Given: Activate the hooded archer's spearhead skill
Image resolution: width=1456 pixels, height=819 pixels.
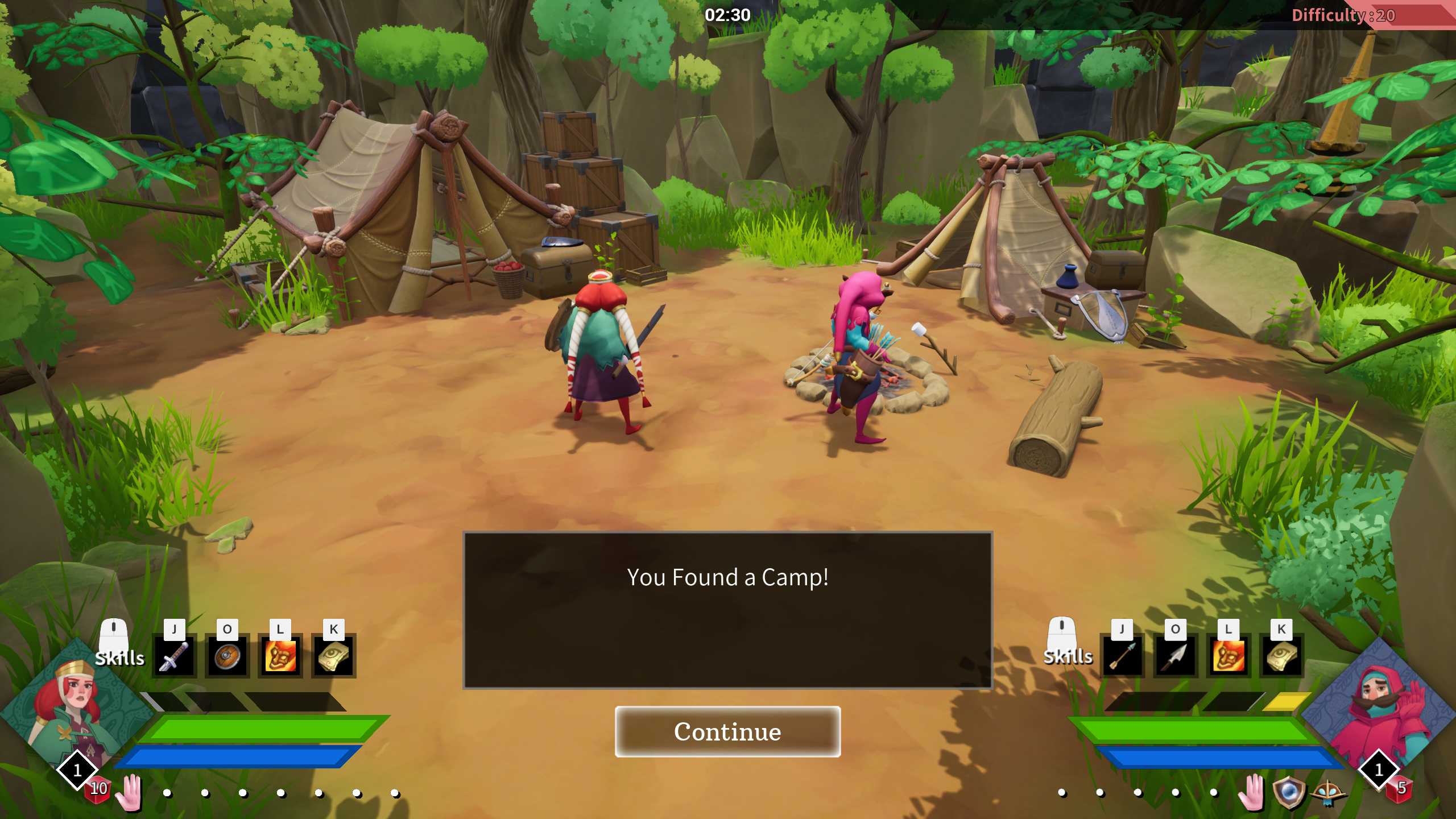Looking at the screenshot, I should 1175,656.
